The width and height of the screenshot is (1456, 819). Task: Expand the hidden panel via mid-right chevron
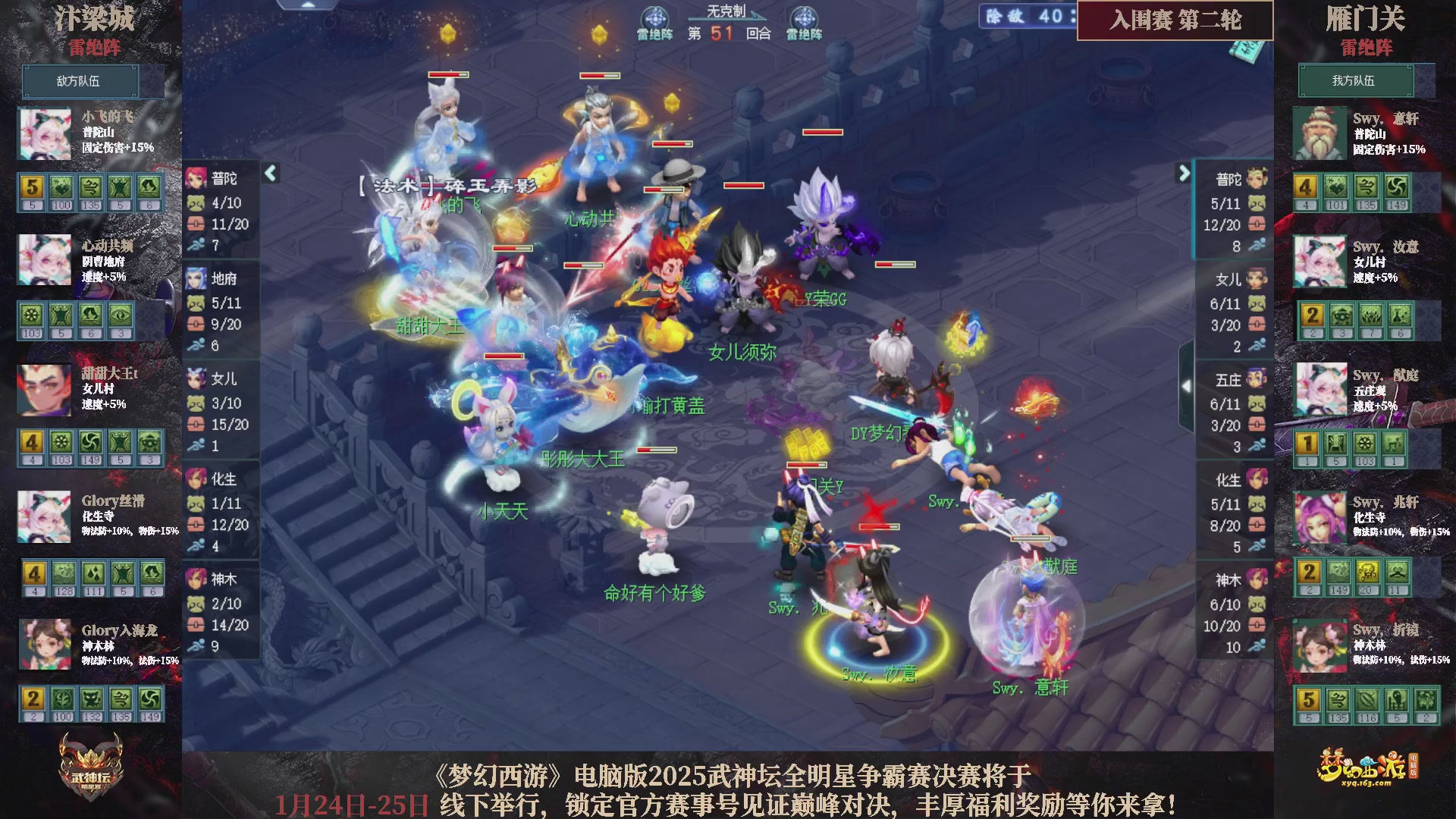[1187, 385]
